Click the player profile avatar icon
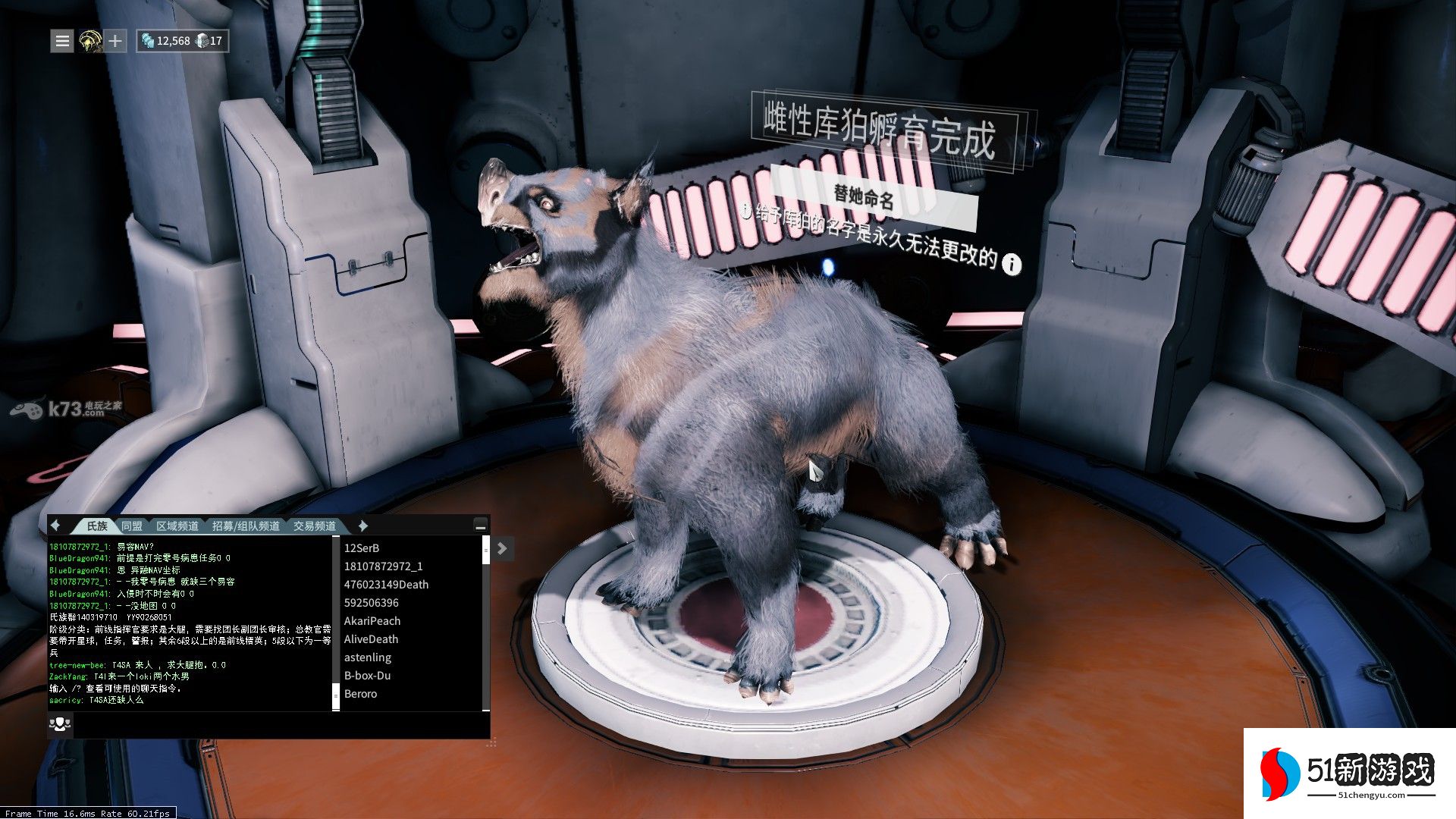Viewport: 1456px width, 819px height. pyautogui.click(x=90, y=41)
